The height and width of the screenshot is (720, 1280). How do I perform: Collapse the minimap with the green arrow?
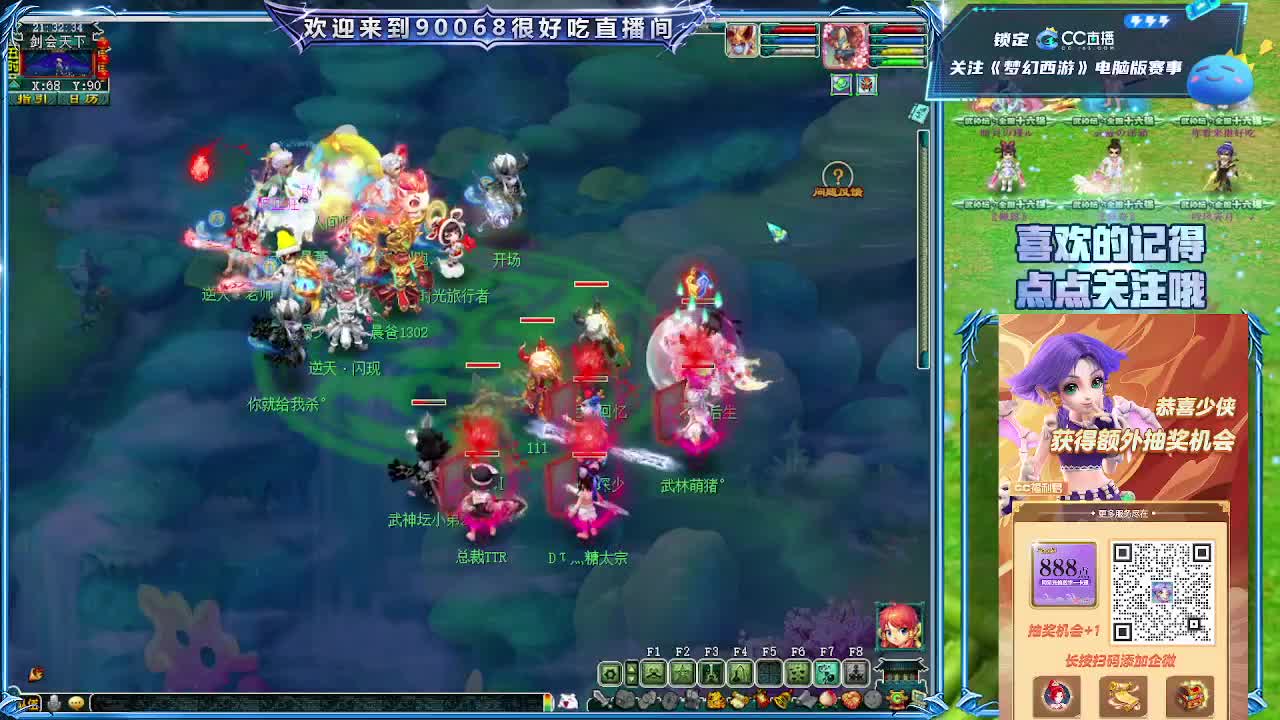(x=13, y=84)
